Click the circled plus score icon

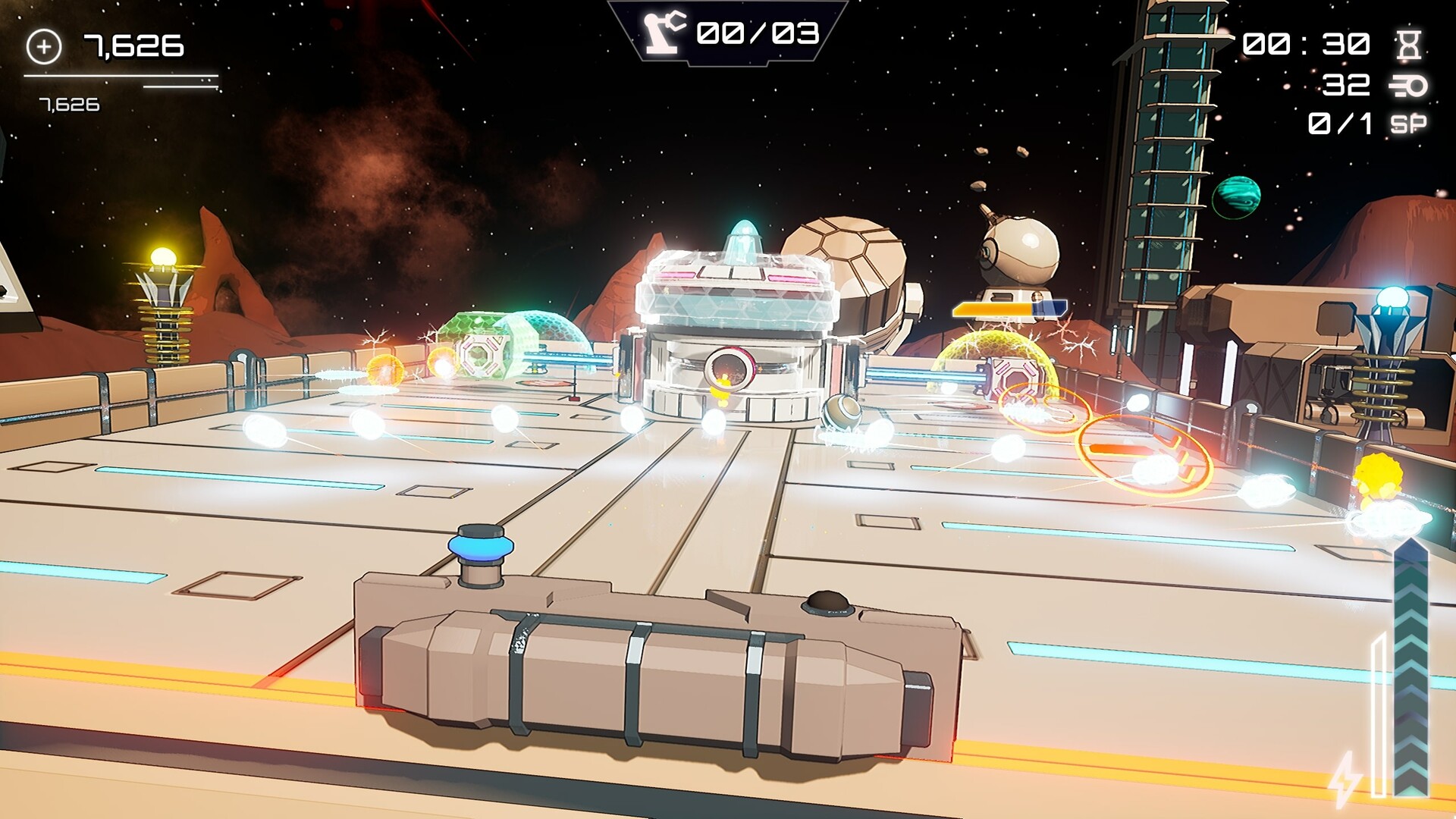click(x=44, y=47)
